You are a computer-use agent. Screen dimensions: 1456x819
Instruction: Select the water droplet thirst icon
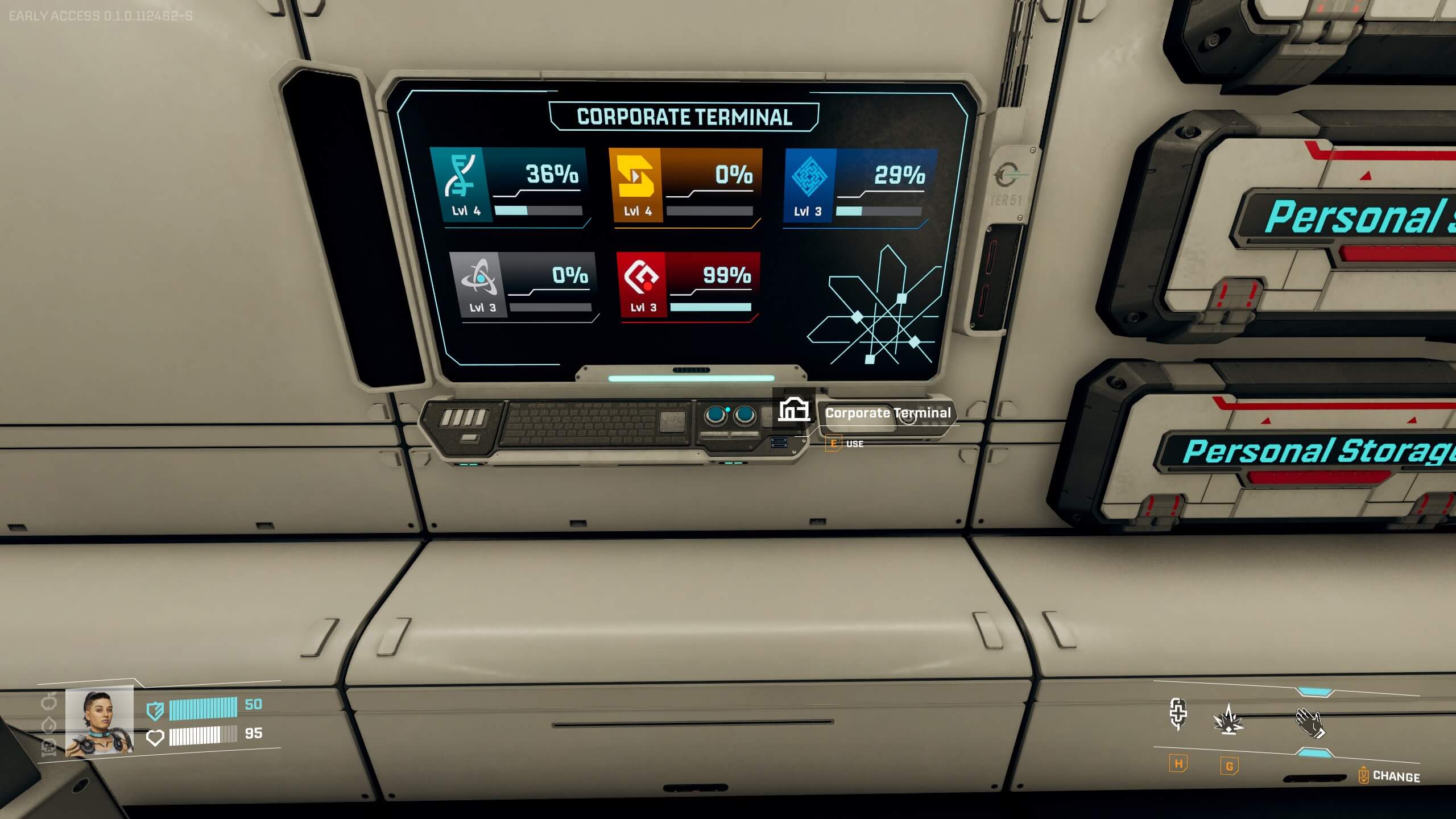pyautogui.click(x=48, y=723)
